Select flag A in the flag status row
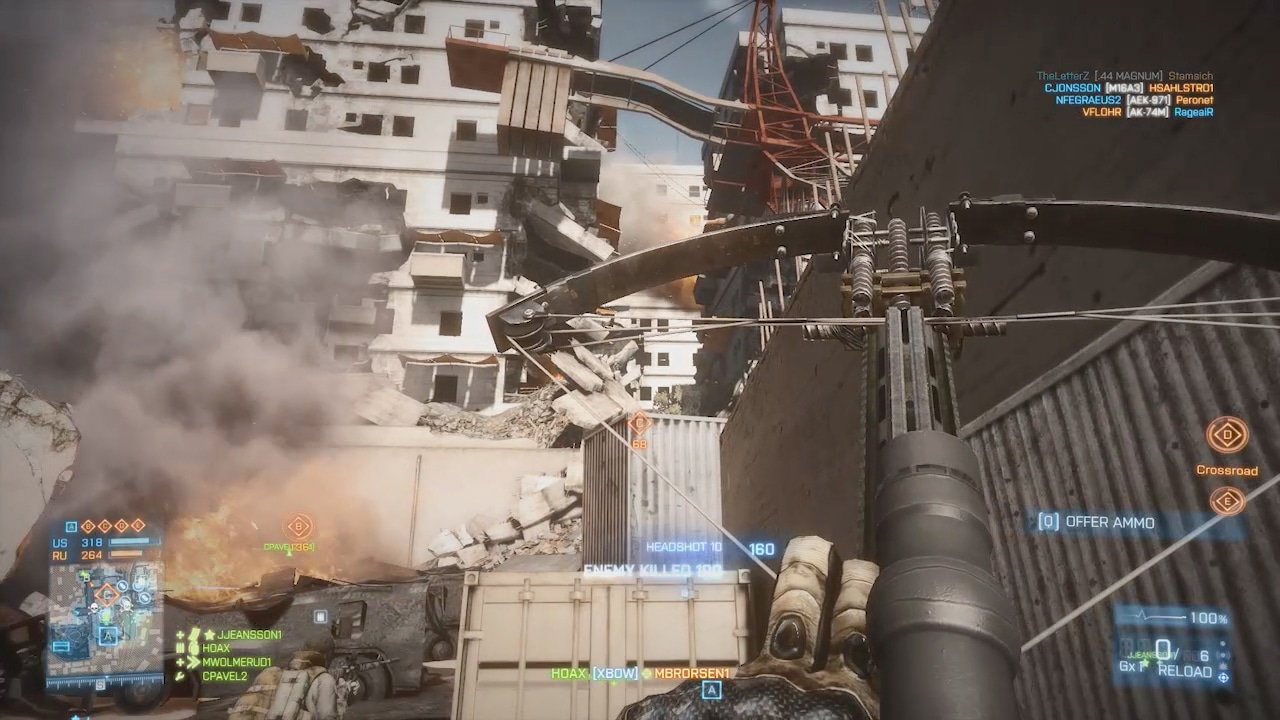 coord(72,526)
